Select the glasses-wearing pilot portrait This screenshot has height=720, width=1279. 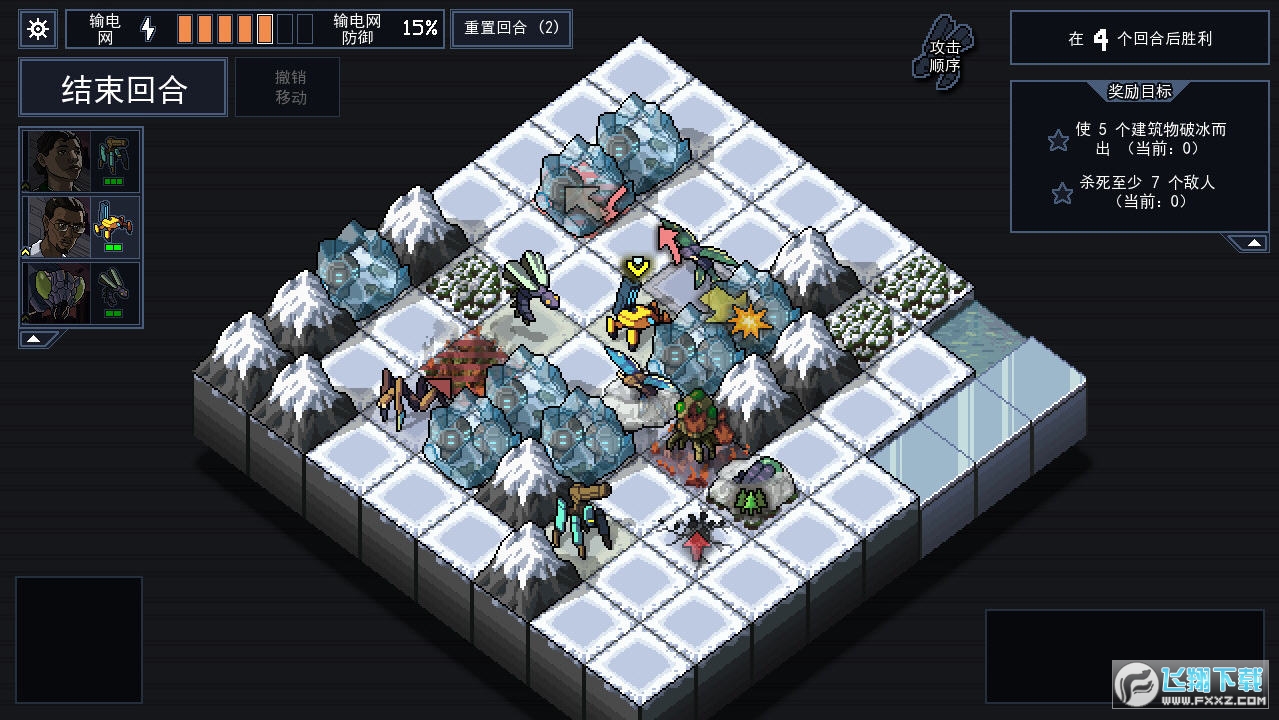click(58, 226)
